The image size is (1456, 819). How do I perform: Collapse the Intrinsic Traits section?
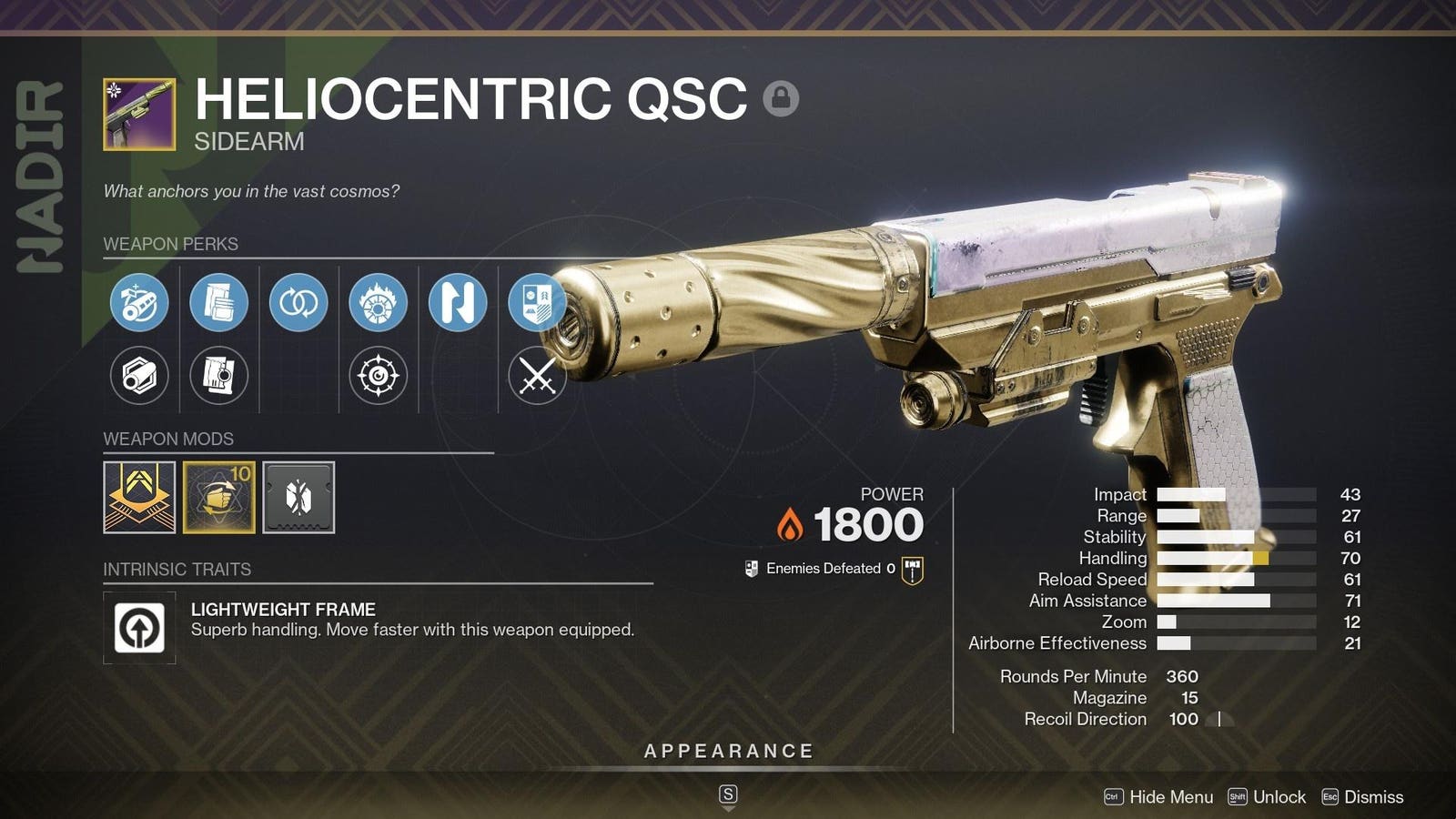(x=176, y=570)
